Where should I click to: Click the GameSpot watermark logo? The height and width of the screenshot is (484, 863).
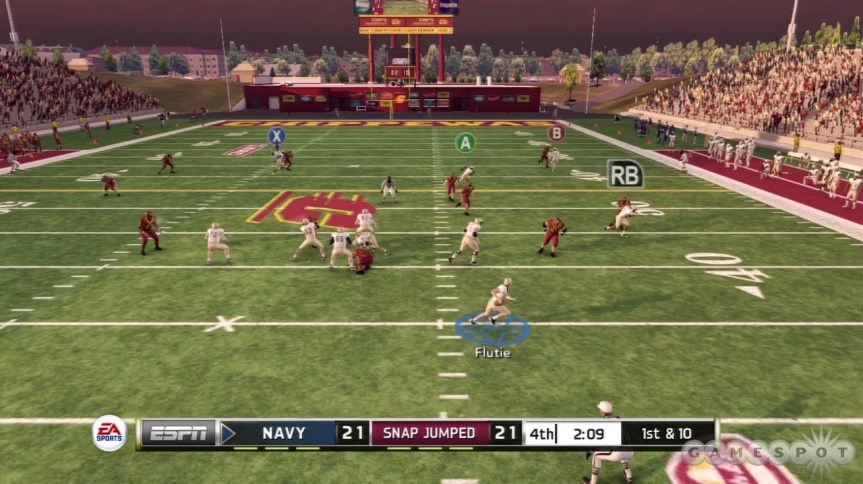(x=767, y=453)
